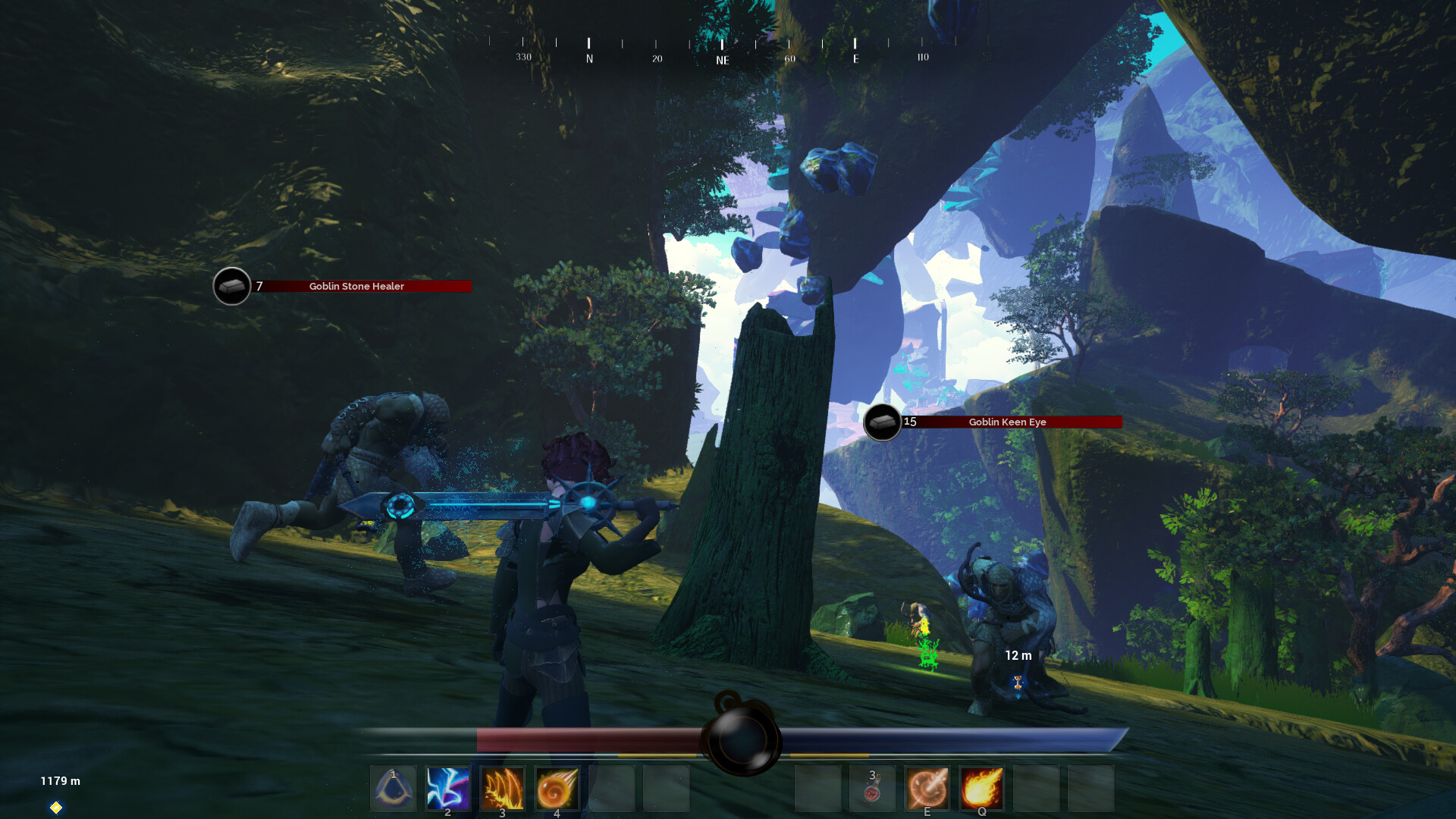
Task: Select the dimmed triangular ability in slot 1
Action: (x=393, y=788)
